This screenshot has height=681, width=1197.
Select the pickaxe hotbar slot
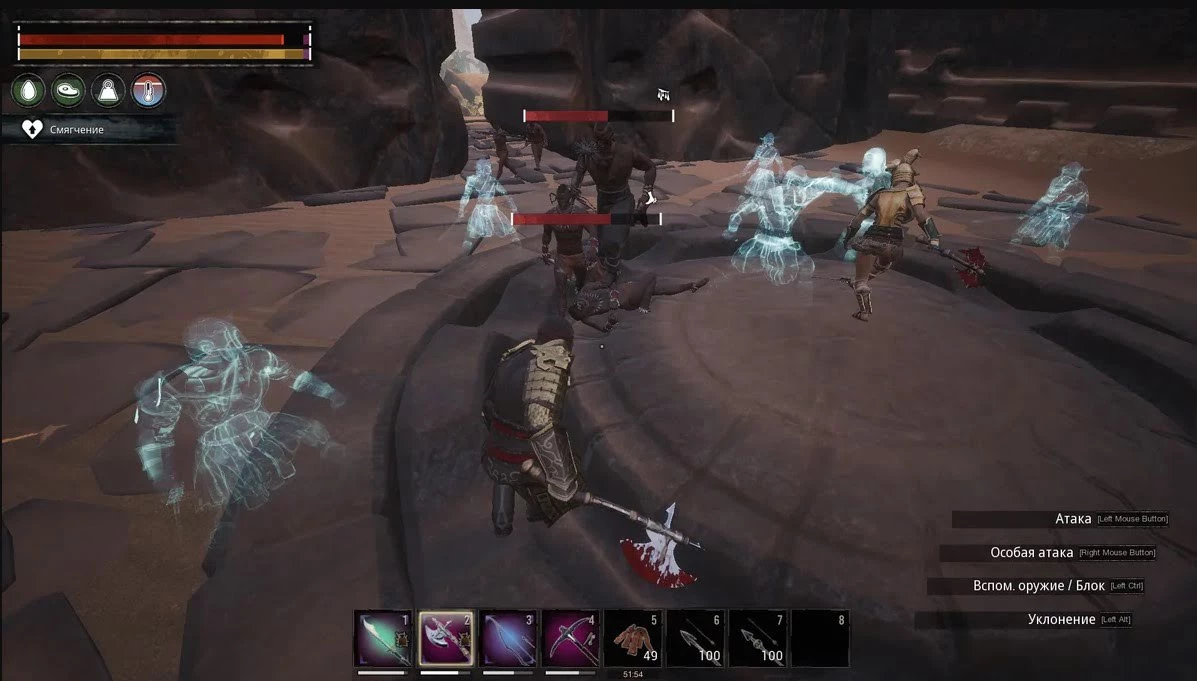[571, 639]
